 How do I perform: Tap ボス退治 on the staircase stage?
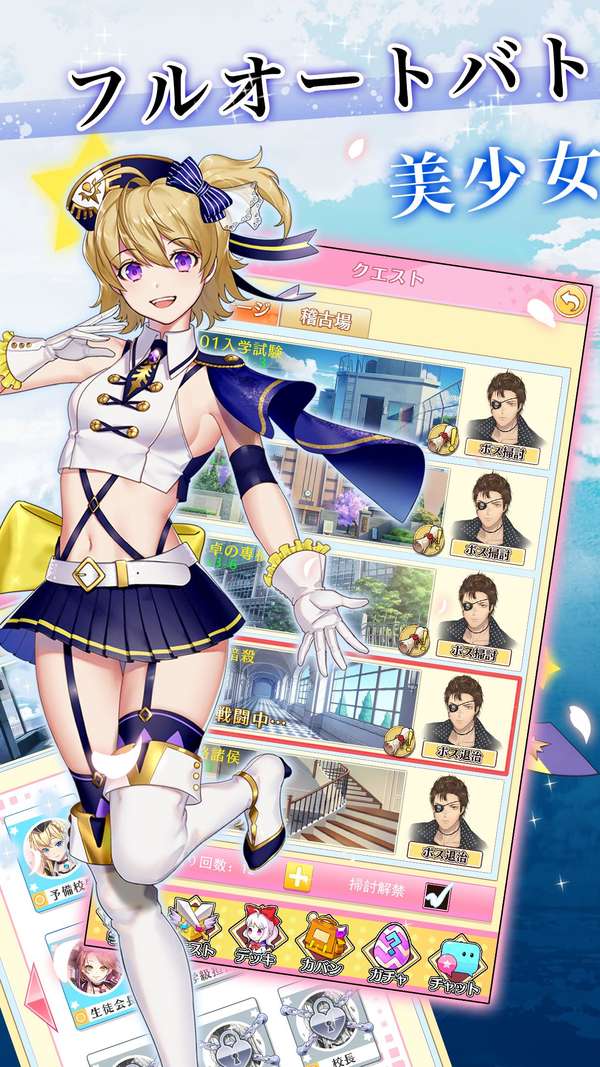467,857
